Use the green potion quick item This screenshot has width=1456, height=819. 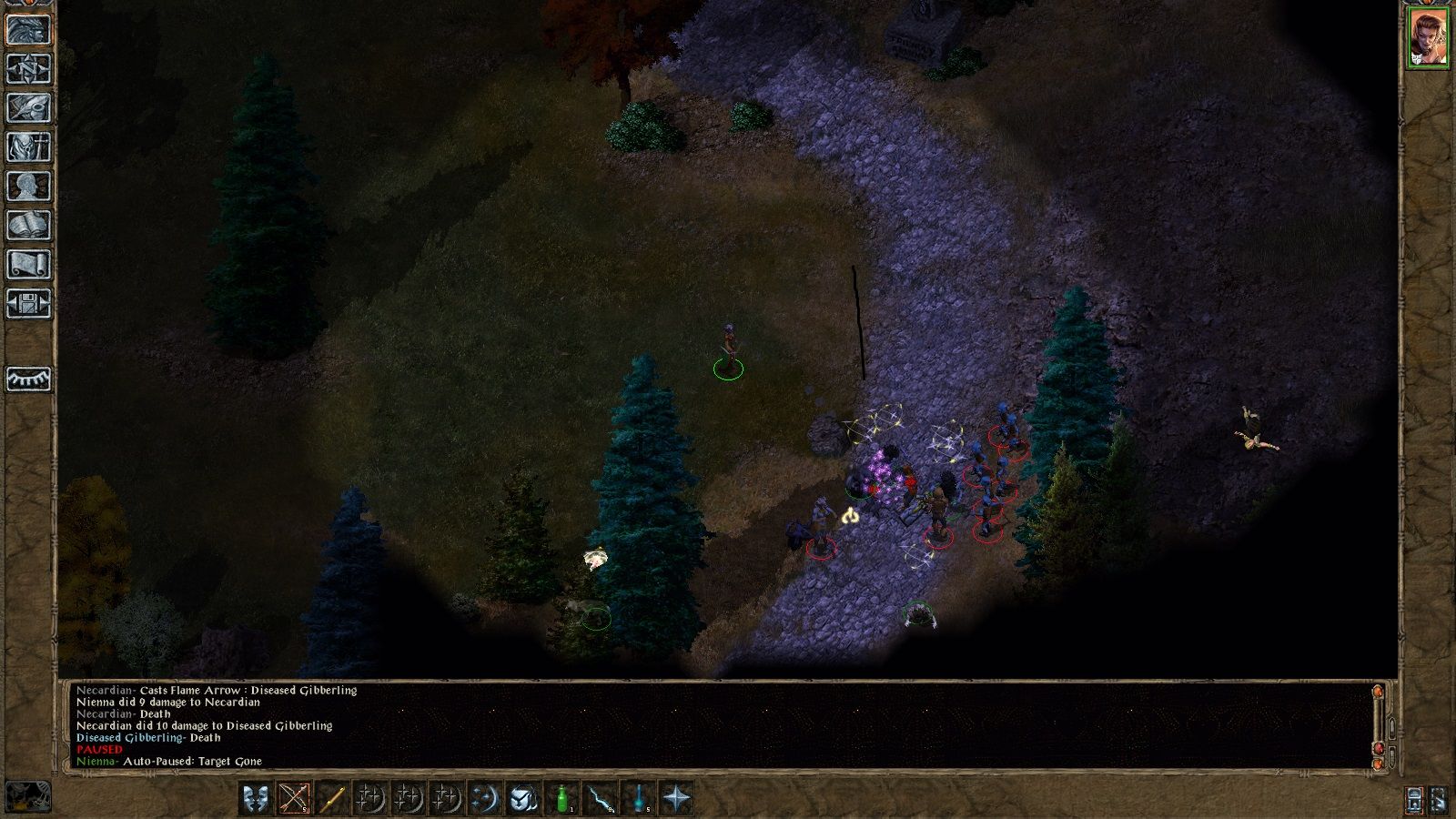coord(562,798)
